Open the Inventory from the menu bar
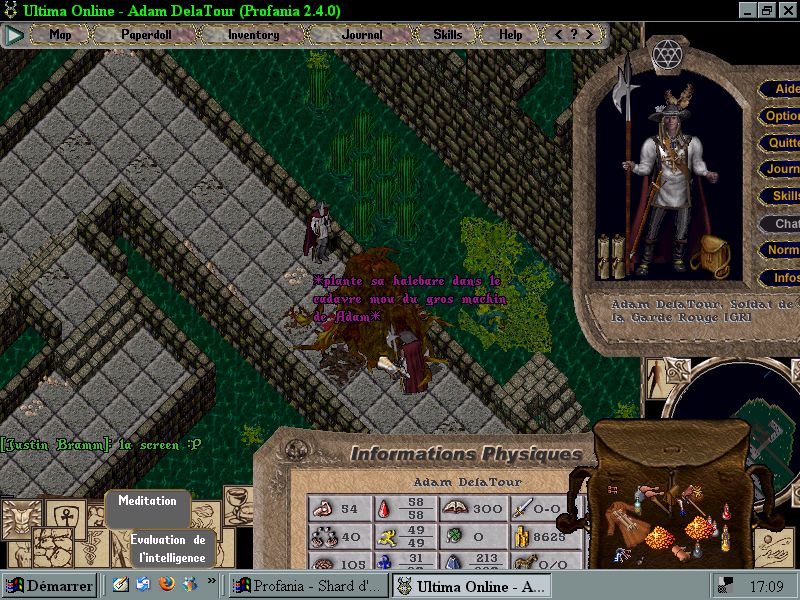800x600 pixels. pos(253,35)
